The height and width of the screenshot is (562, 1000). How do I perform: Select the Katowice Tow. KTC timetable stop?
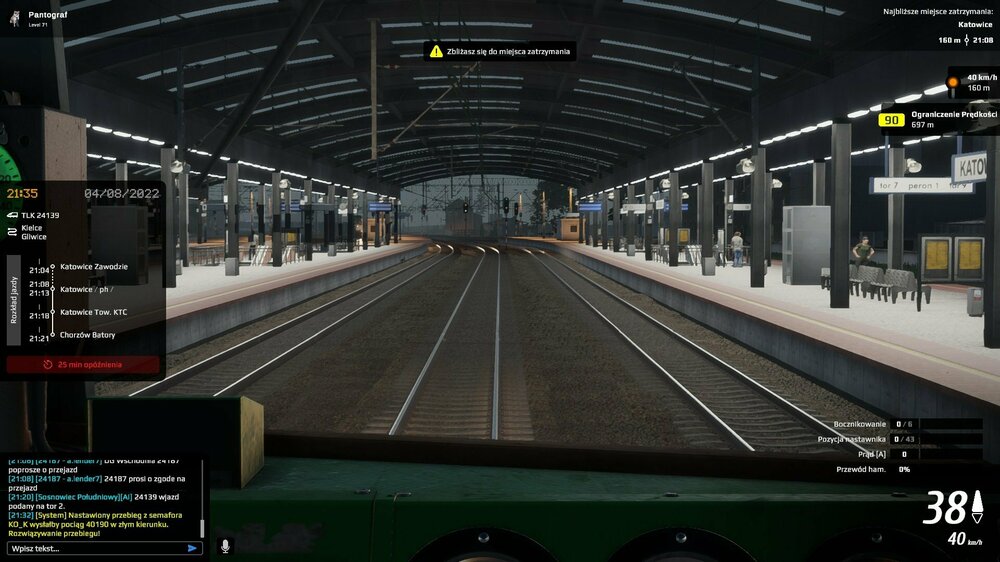(x=94, y=312)
